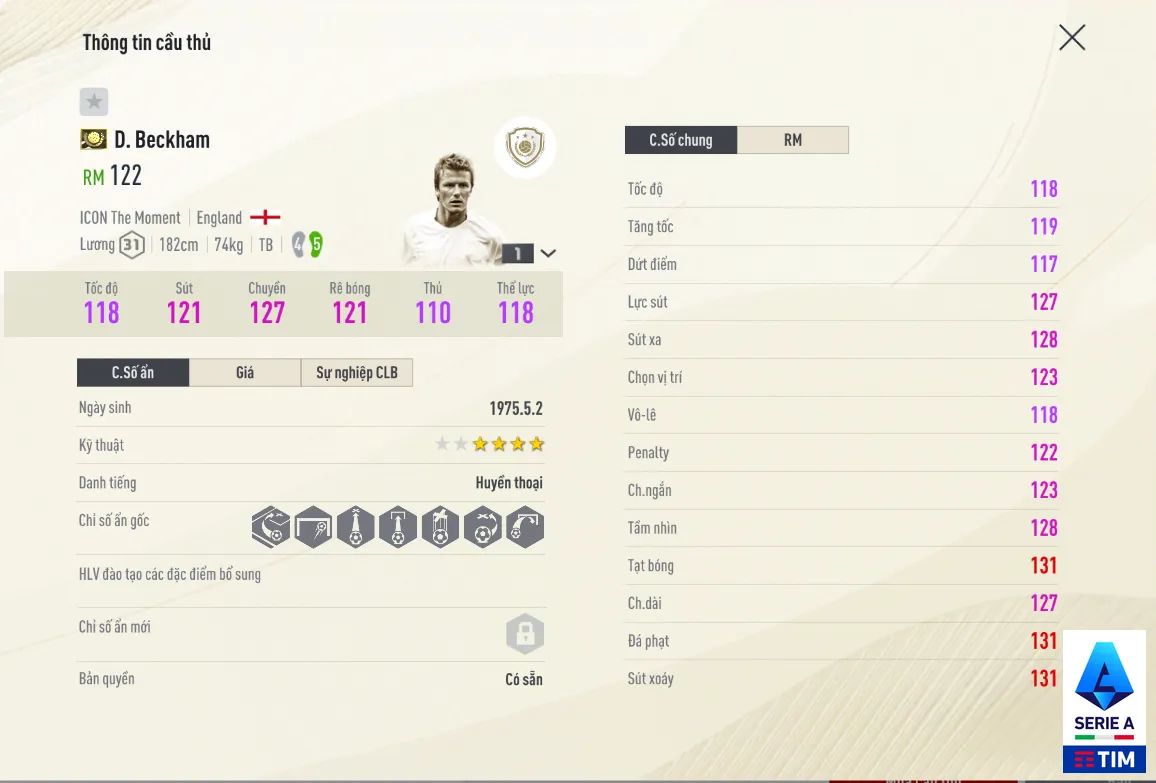This screenshot has width=1156, height=783.
Task: Open the Giá tab
Action: 245,373
